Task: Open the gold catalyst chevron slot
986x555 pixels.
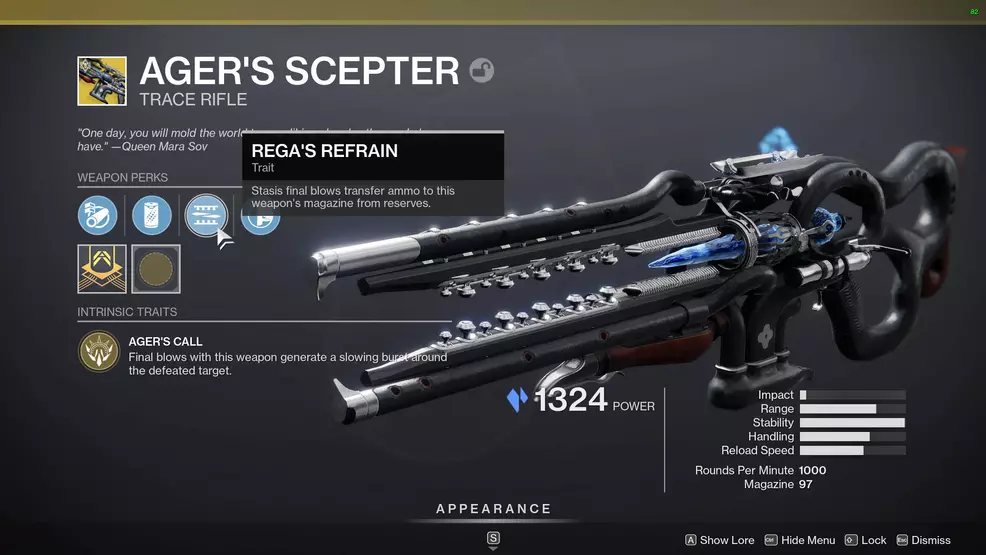Action: pos(102,269)
